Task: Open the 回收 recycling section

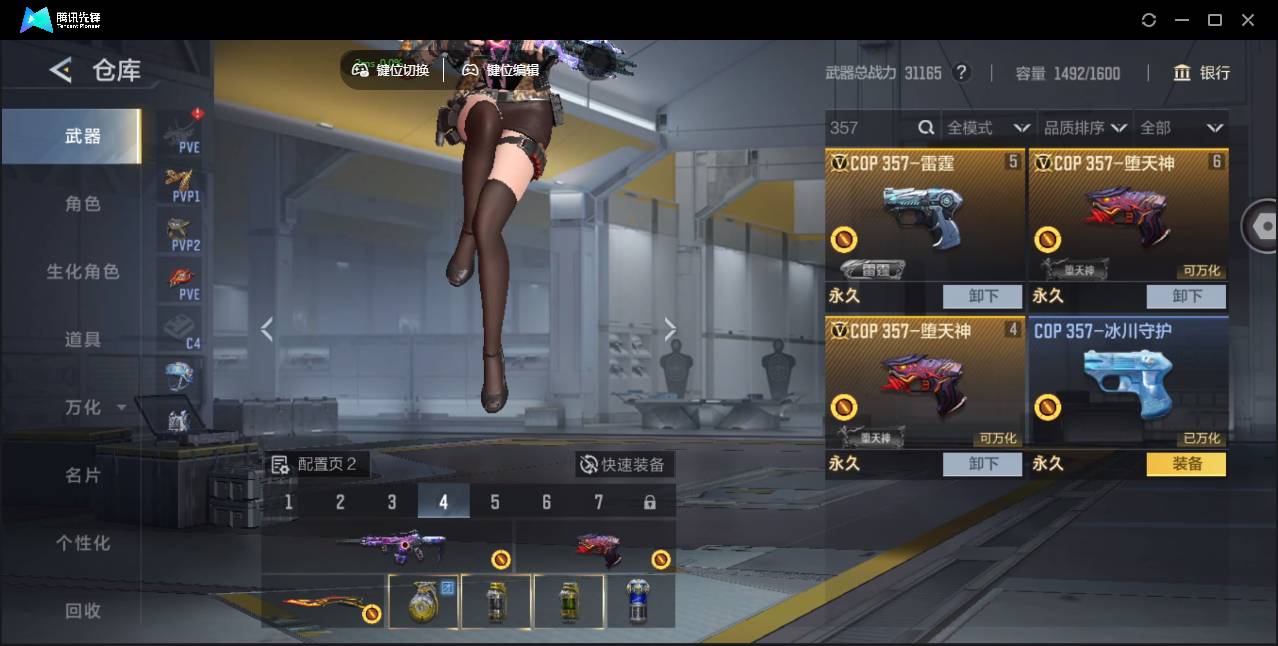Action: coord(83,610)
